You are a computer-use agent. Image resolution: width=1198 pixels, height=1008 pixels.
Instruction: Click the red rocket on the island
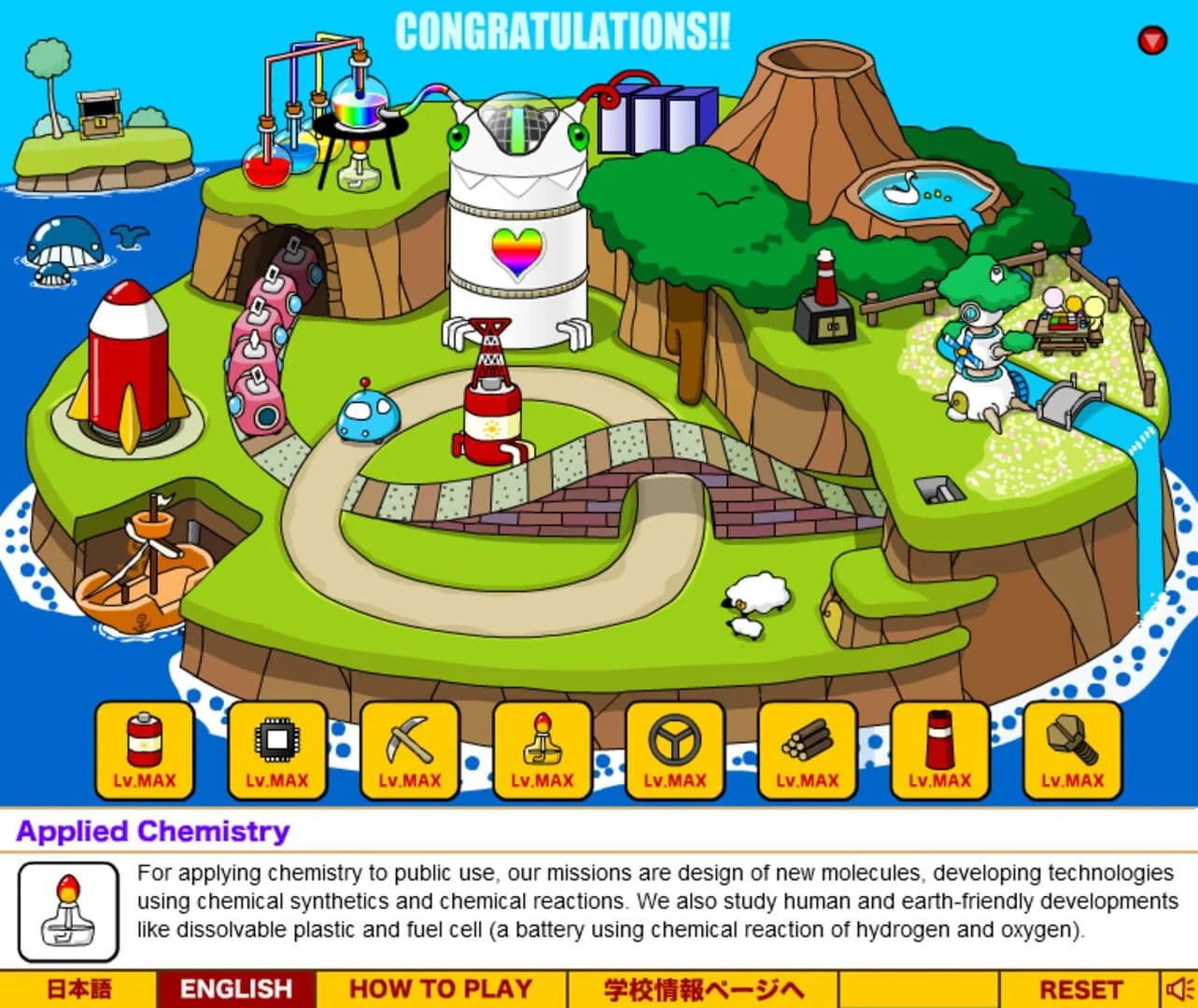coord(126,364)
